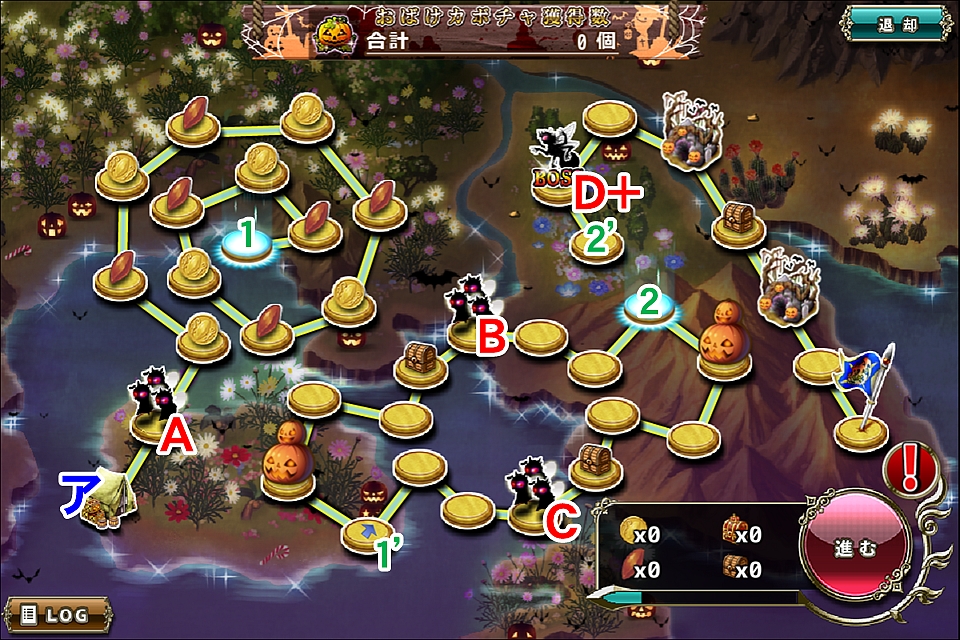Open the red exclamation mark alert
The height and width of the screenshot is (640, 960).
click(x=910, y=468)
